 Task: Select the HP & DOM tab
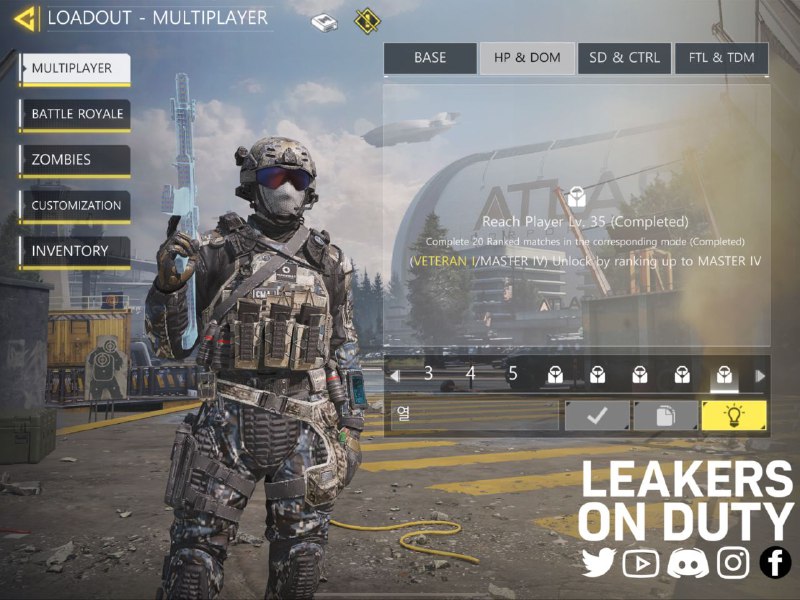click(525, 58)
